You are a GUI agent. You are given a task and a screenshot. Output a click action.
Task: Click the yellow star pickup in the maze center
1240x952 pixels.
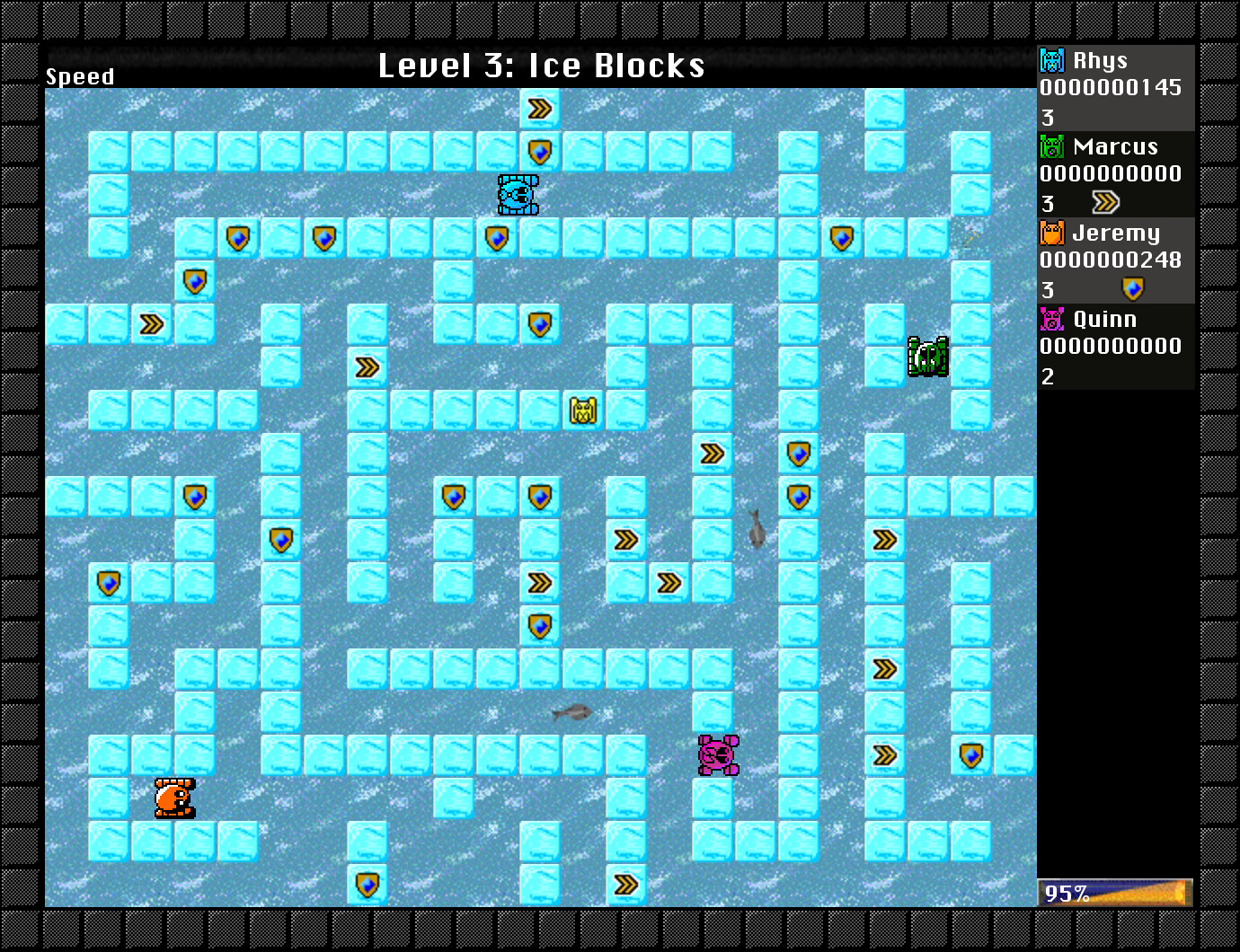click(582, 410)
